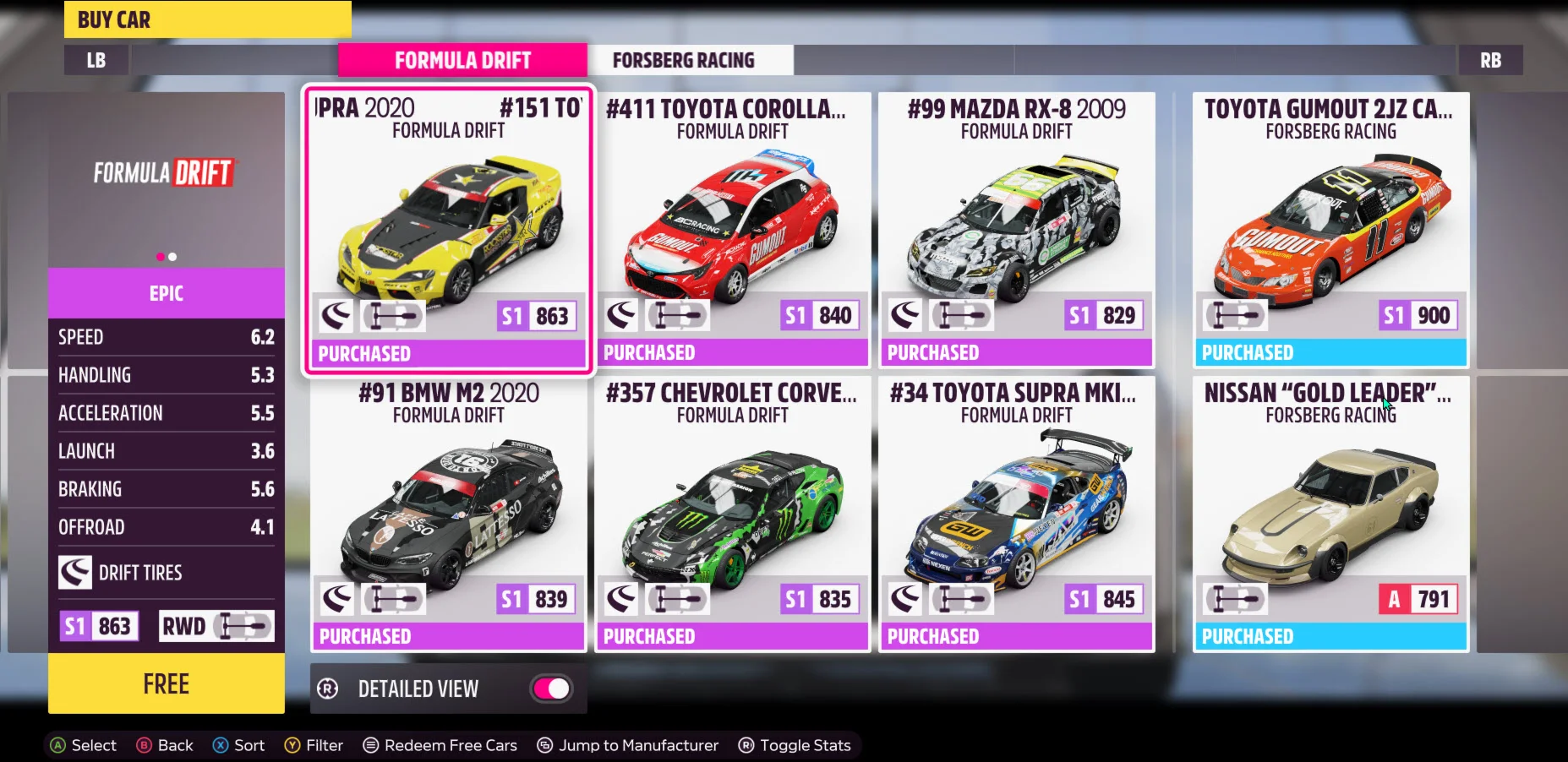The height and width of the screenshot is (762, 1568).
Task: Activate Toggle Stats at the bottom bar
Action: point(793,744)
